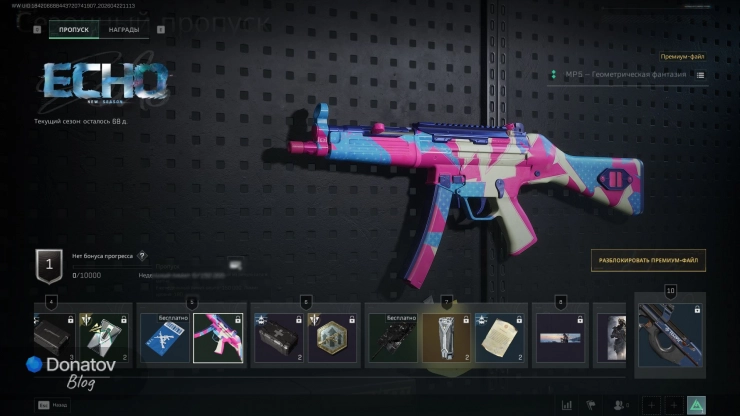Image resolution: width=740 pixels, height=416 pixels.
Task: Choose the calling card landscape reward
Action: 560,336
